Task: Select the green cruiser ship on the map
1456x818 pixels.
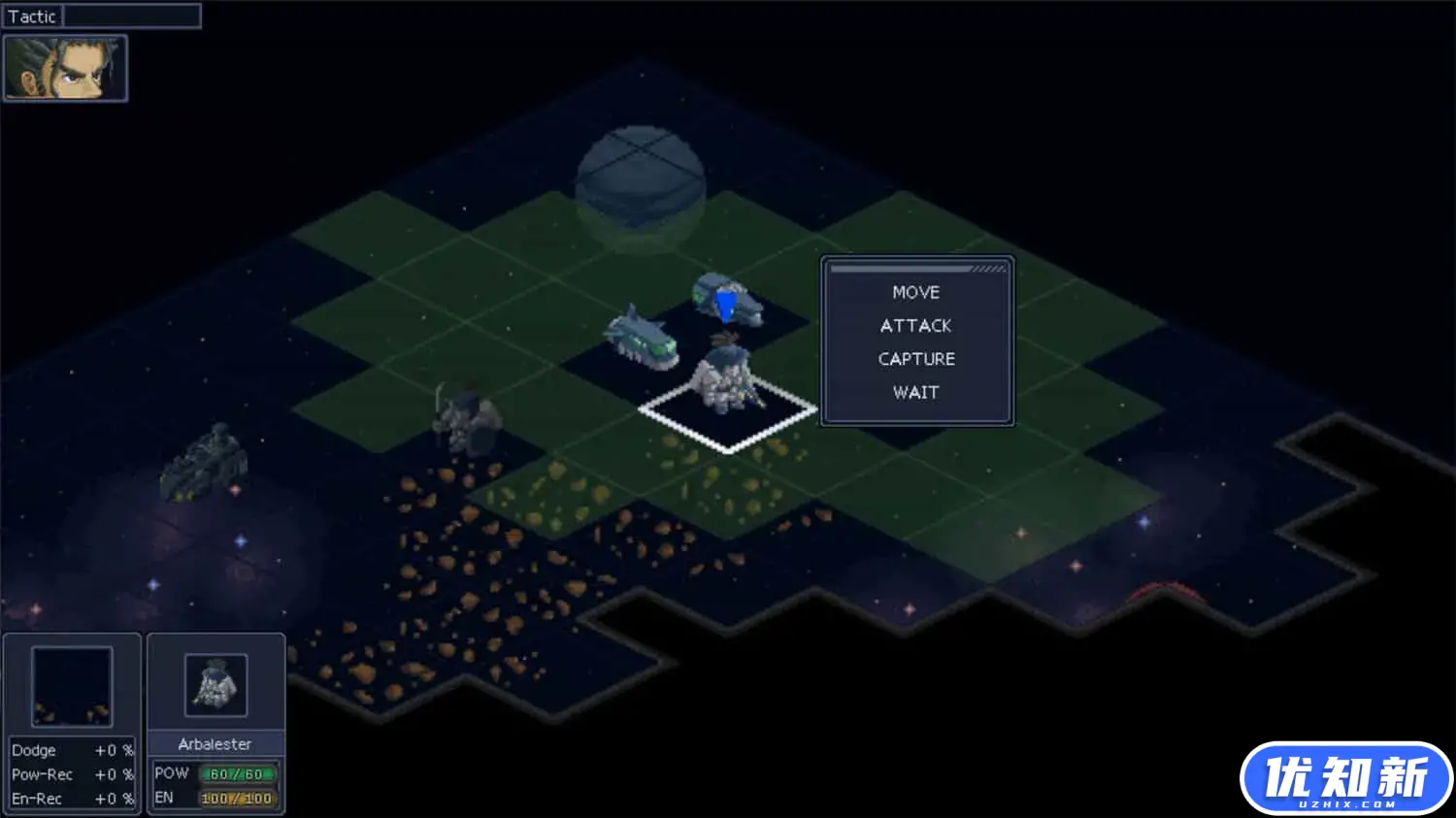Action: tap(641, 337)
